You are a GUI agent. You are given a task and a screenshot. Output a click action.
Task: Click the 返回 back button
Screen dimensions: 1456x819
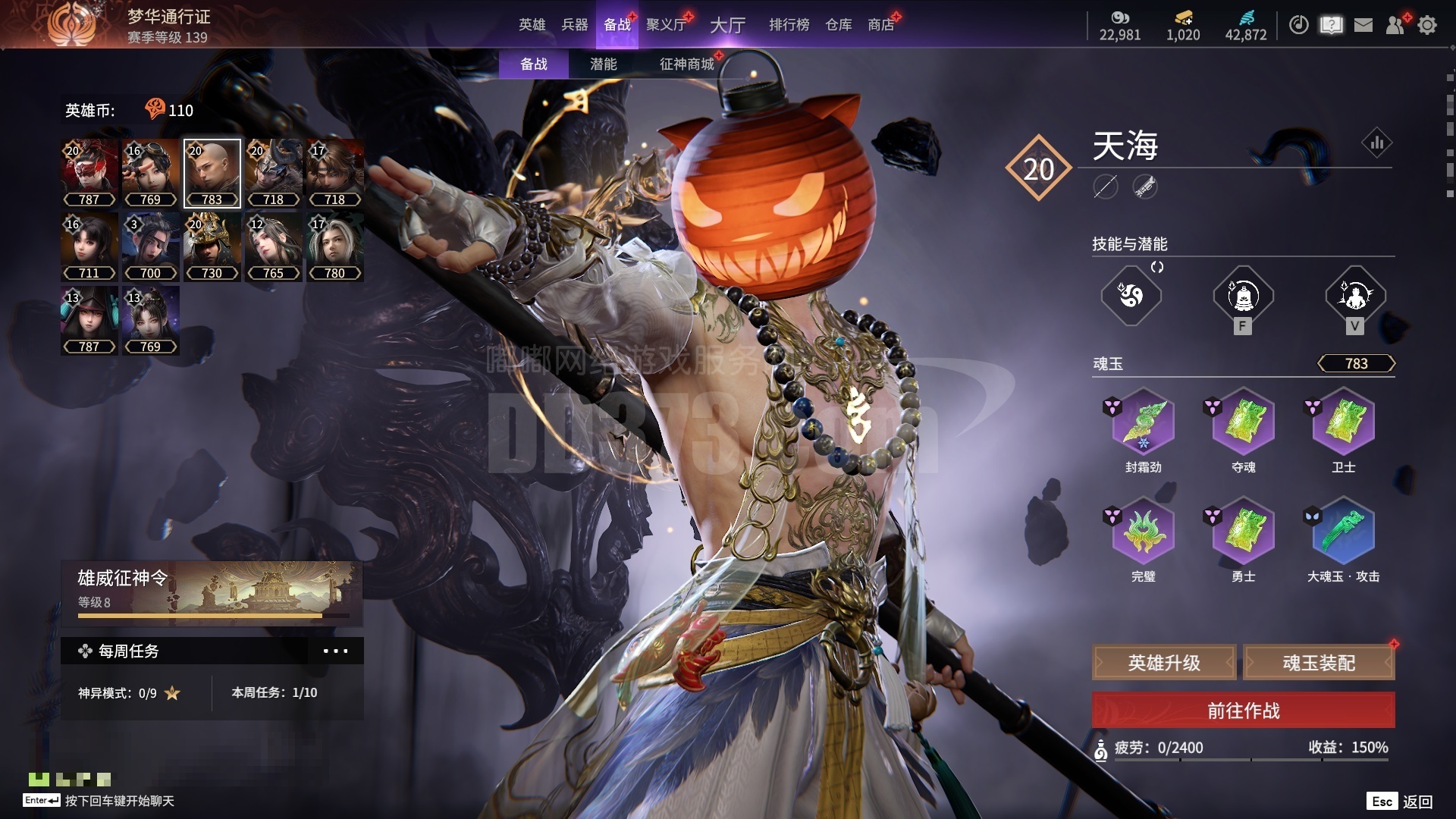[x=1417, y=802]
